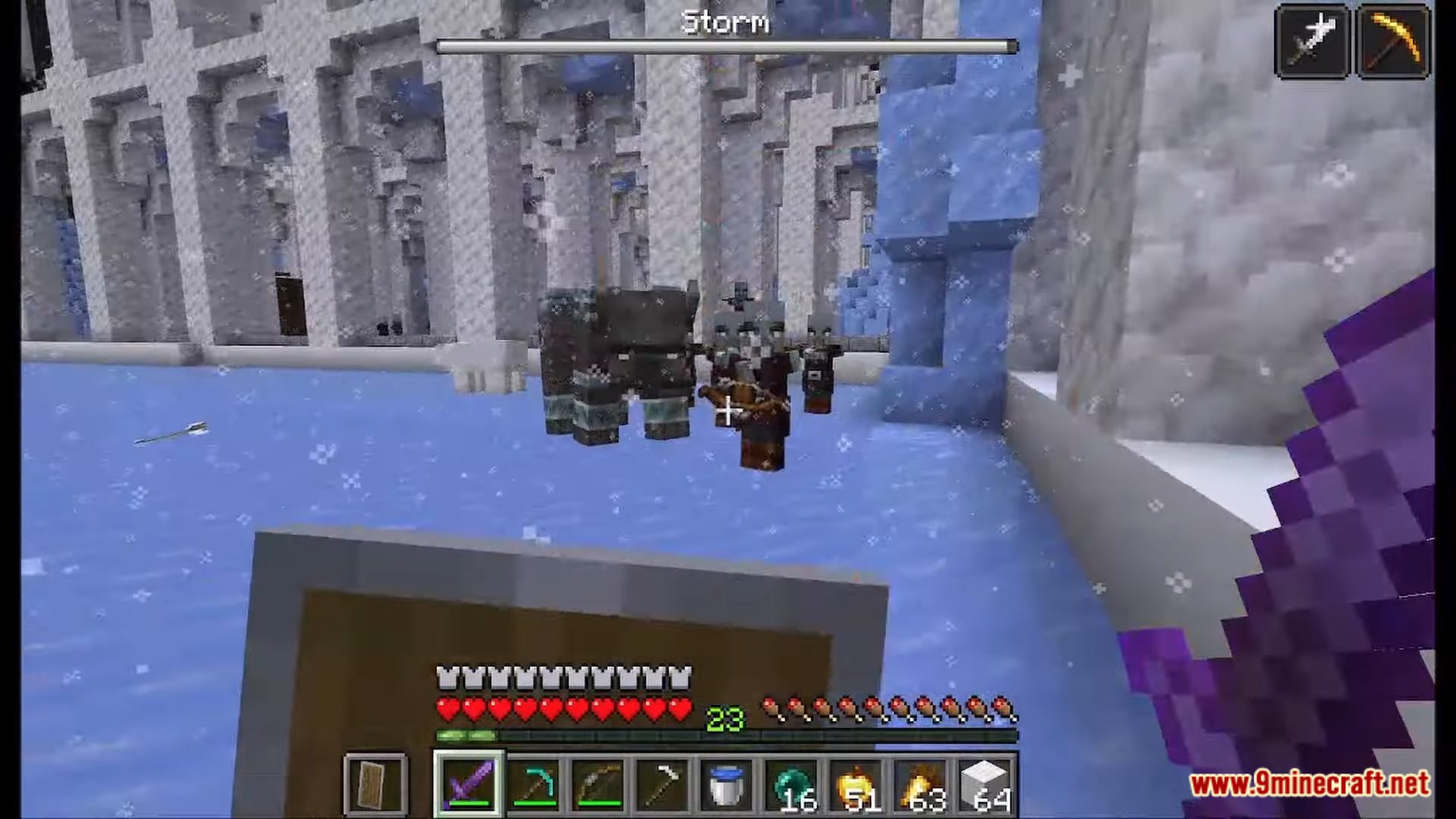Click the shield in the offhand slot

pyautogui.click(x=375, y=785)
